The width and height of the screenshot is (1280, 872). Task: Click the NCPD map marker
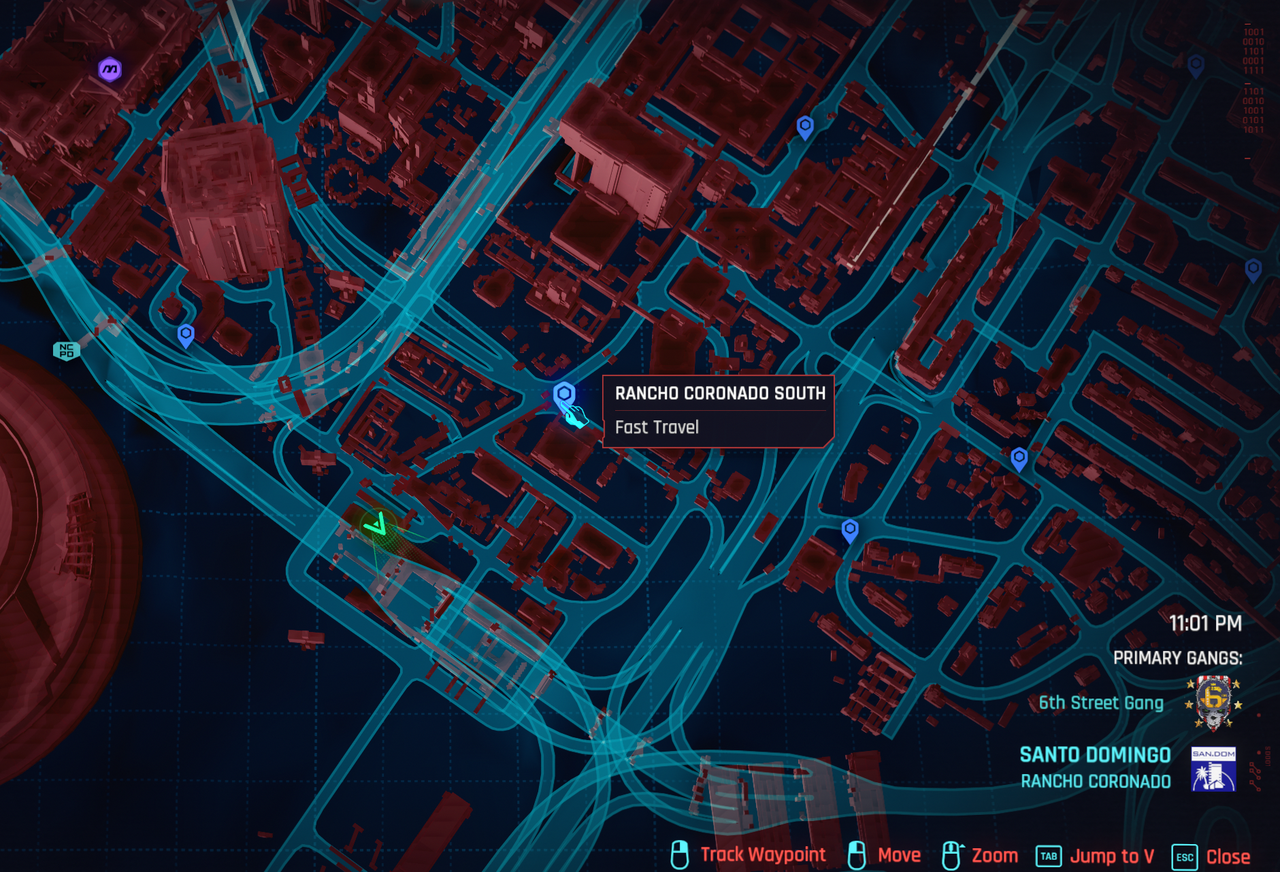pyautogui.click(x=67, y=350)
